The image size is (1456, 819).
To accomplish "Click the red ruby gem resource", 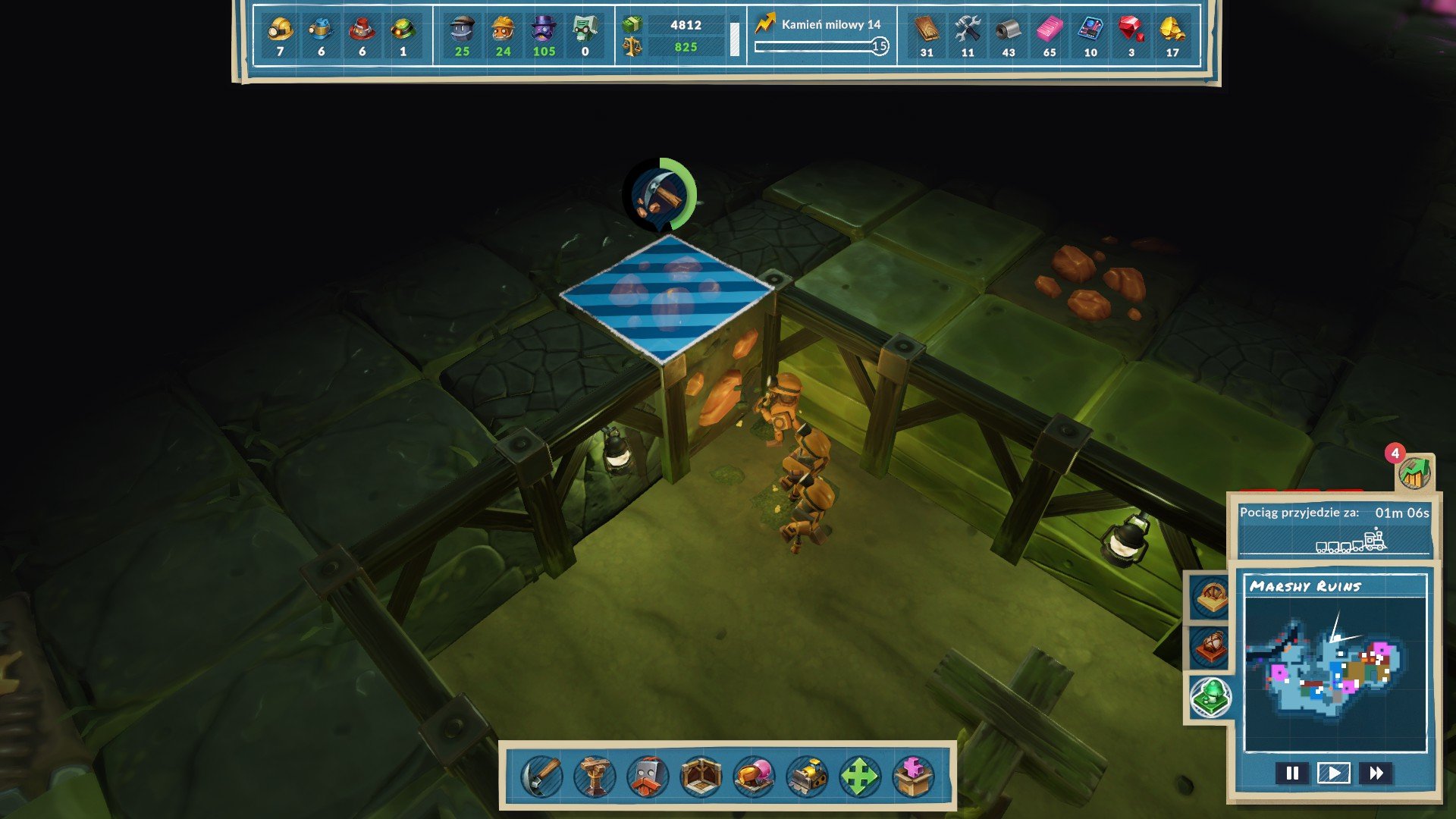I will click(1131, 30).
